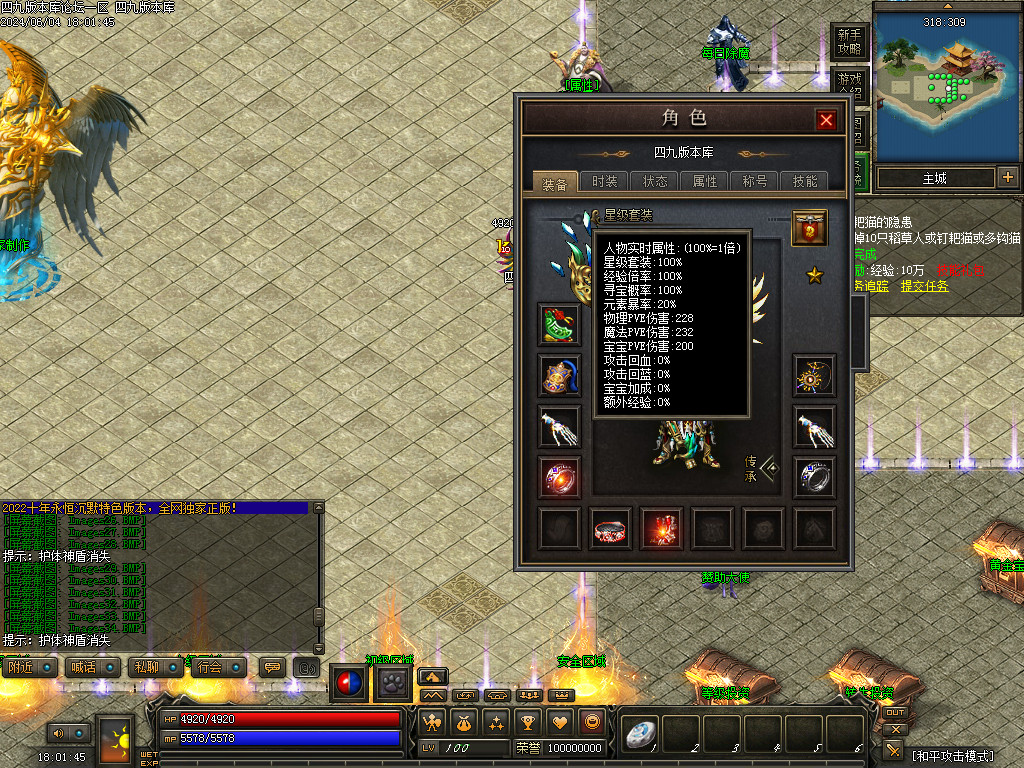Viewport: 1024px width, 768px height.
Task: Select the 装备 tab
Action: [x=555, y=182]
